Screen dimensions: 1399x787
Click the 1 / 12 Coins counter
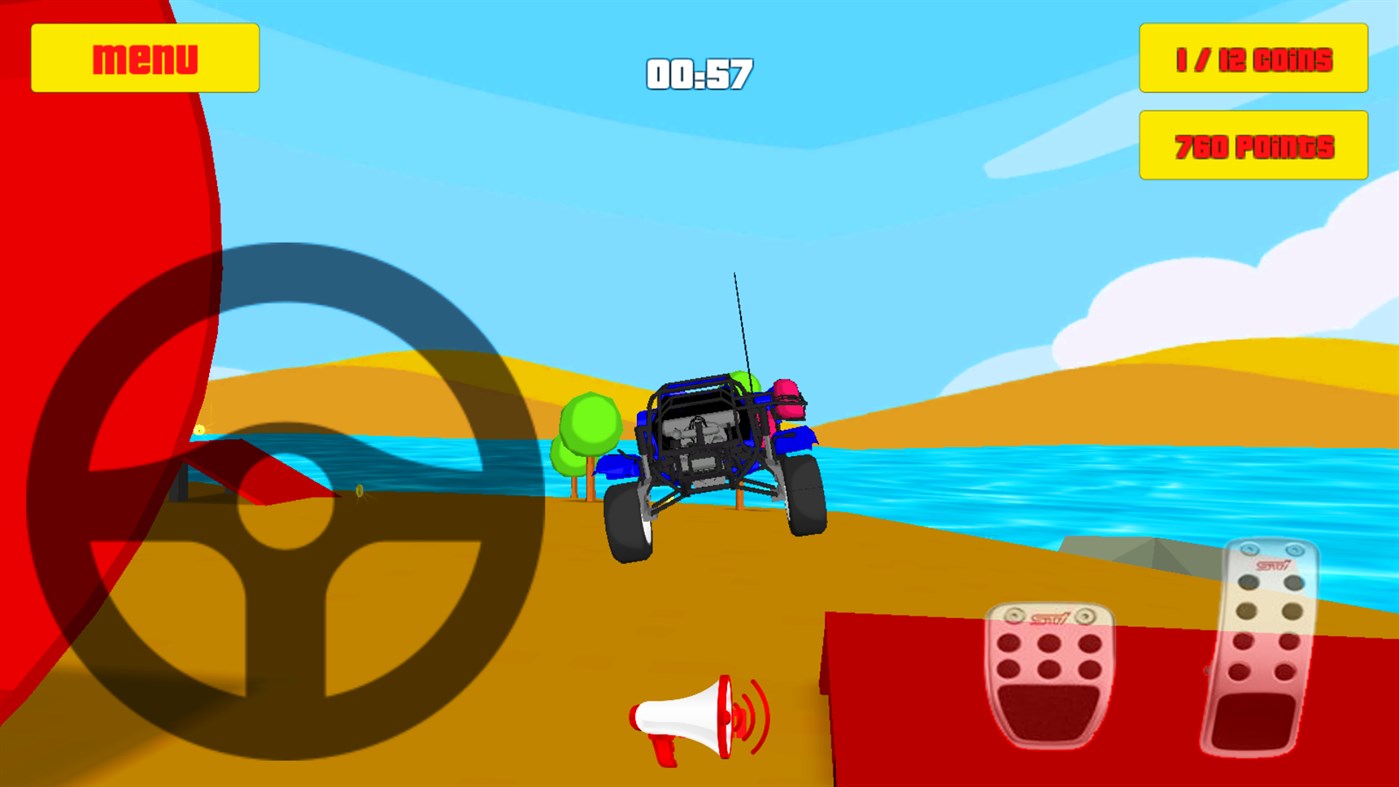pyautogui.click(x=1252, y=58)
